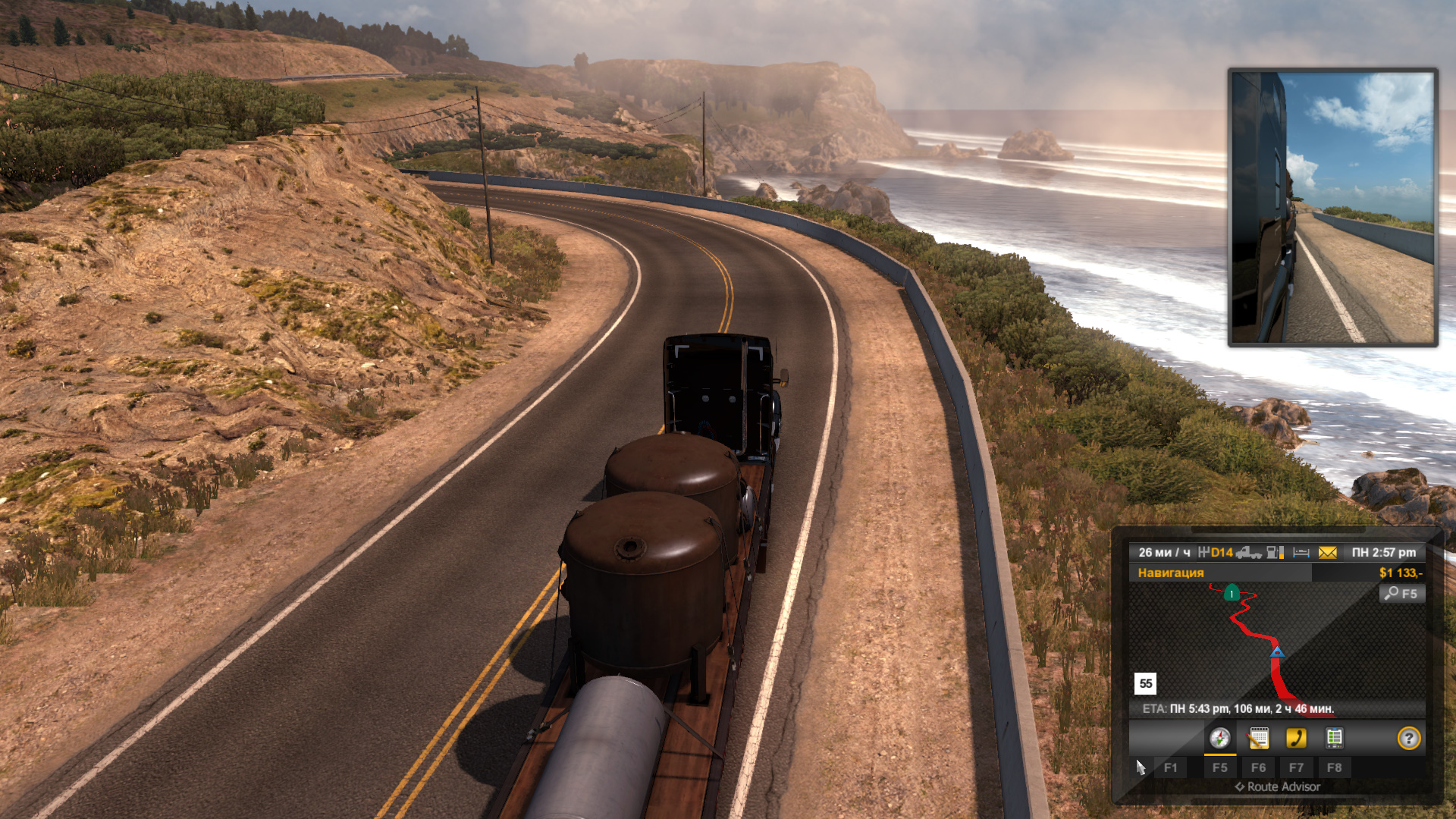
Task: Zoom the Route Advisor map with magnifier button
Action: [x=1401, y=594]
